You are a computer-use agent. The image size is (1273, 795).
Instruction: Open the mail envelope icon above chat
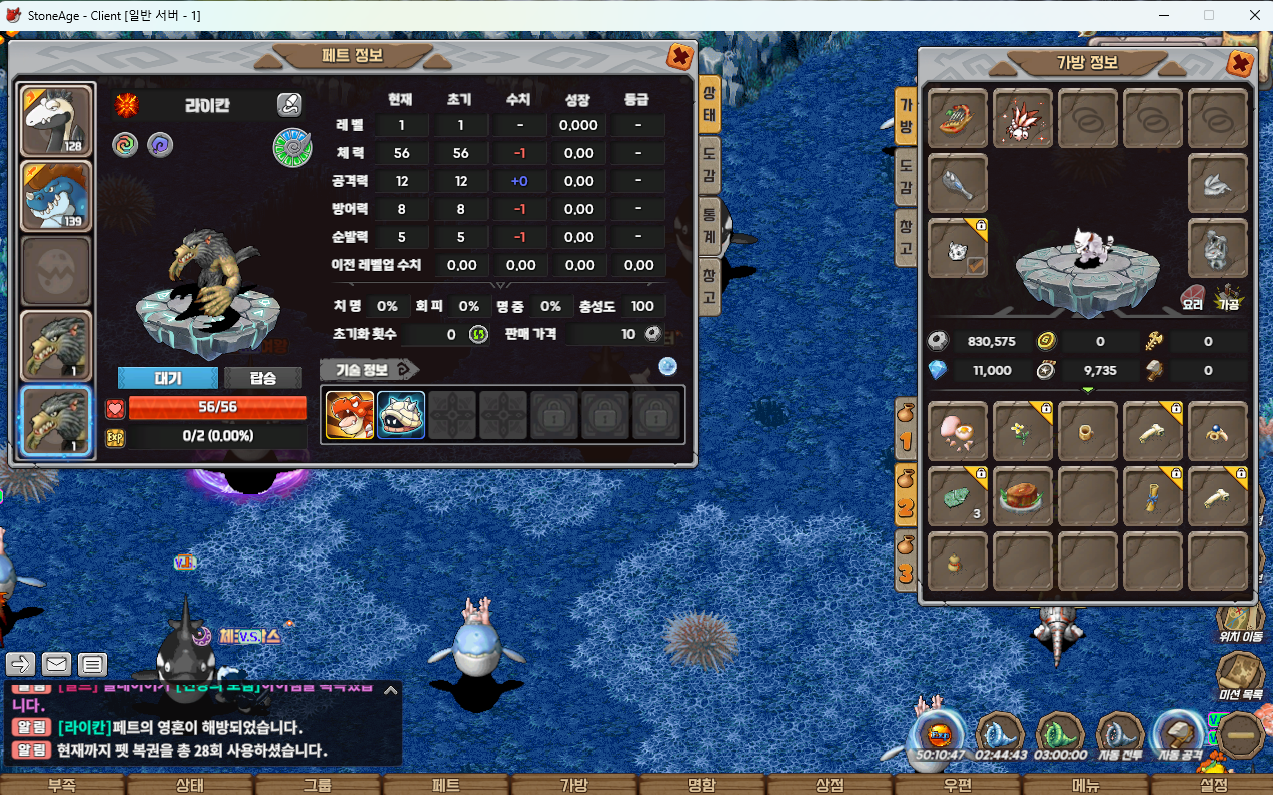[x=56, y=663]
